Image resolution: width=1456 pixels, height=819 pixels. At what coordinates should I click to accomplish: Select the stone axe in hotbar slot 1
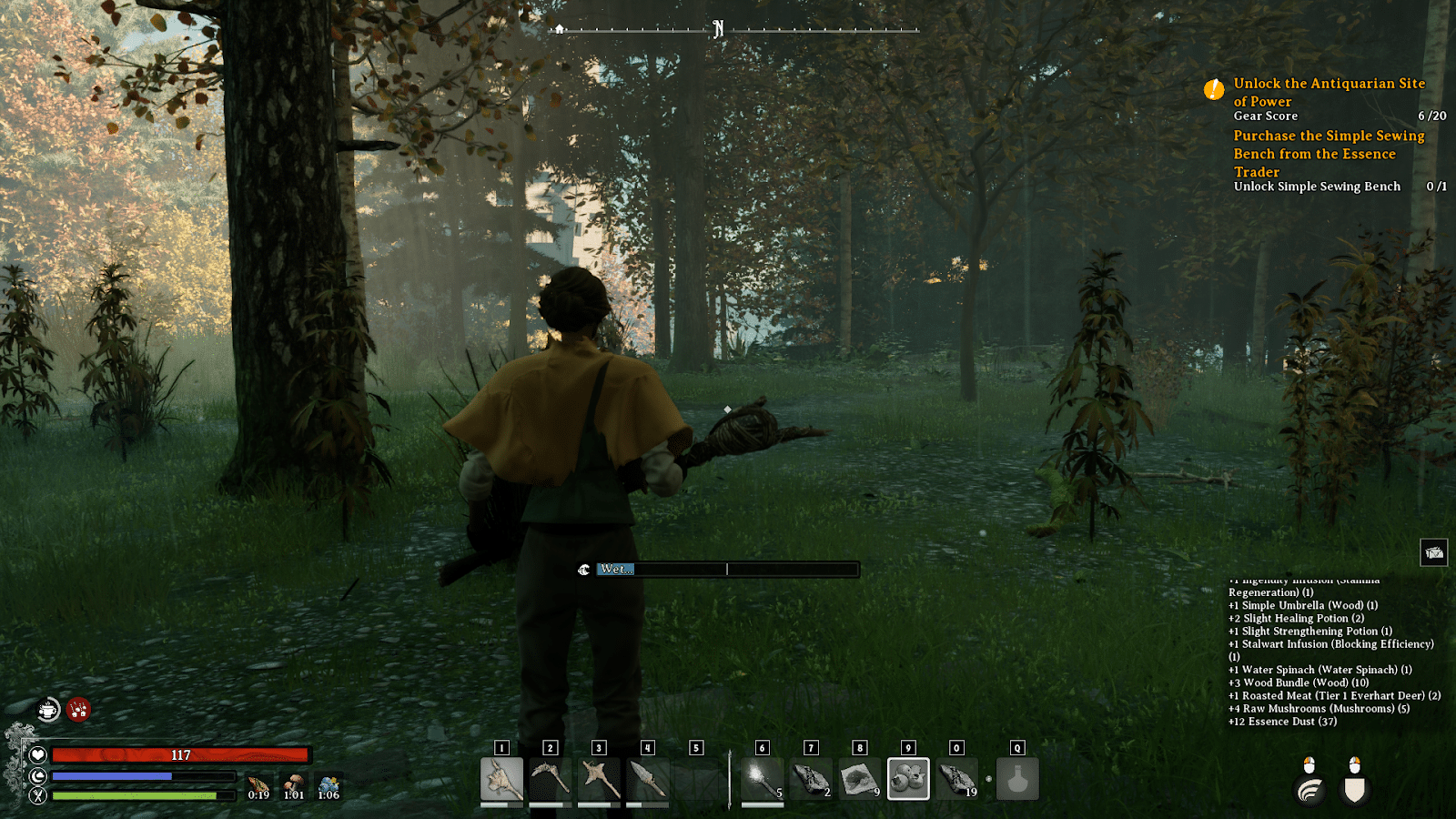503,778
